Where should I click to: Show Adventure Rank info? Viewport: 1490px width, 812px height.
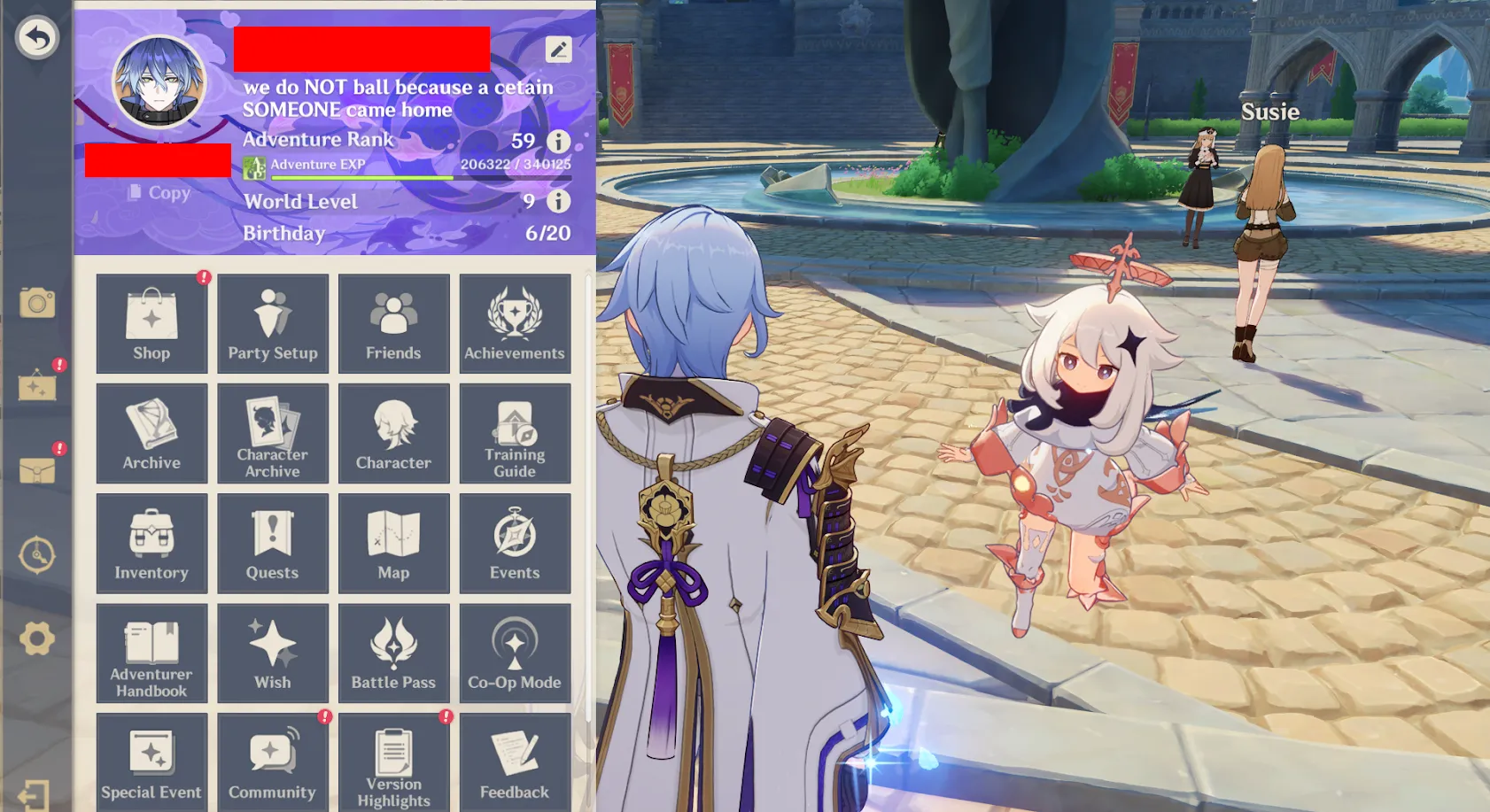558,141
